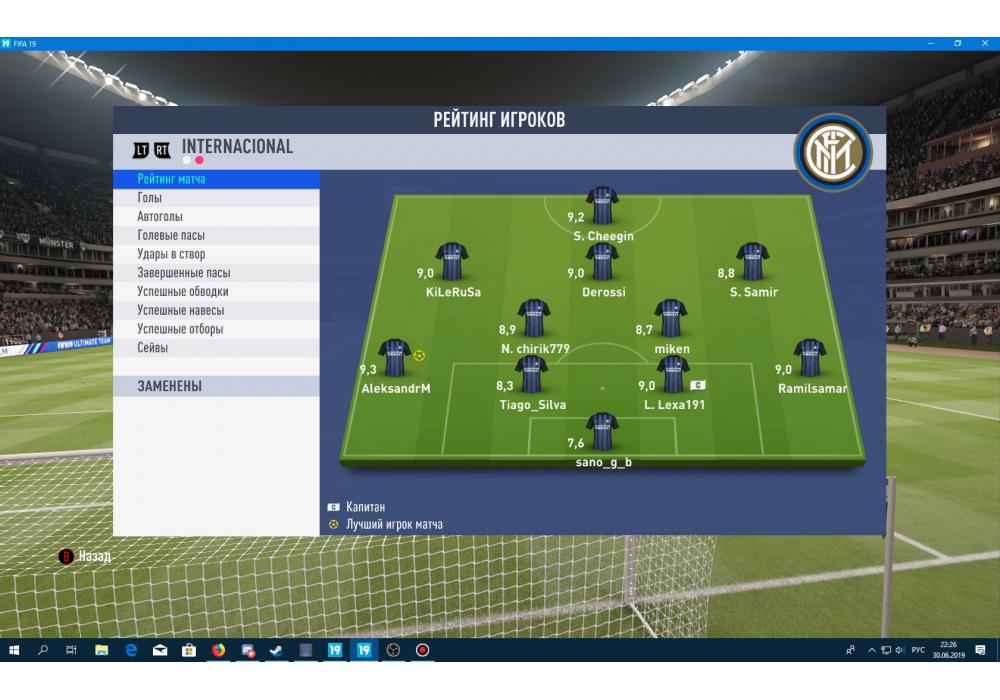Screen dimensions: 1000x700
Task: Pick the KiLeRuSa player shirt
Action: click(x=452, y=263)
